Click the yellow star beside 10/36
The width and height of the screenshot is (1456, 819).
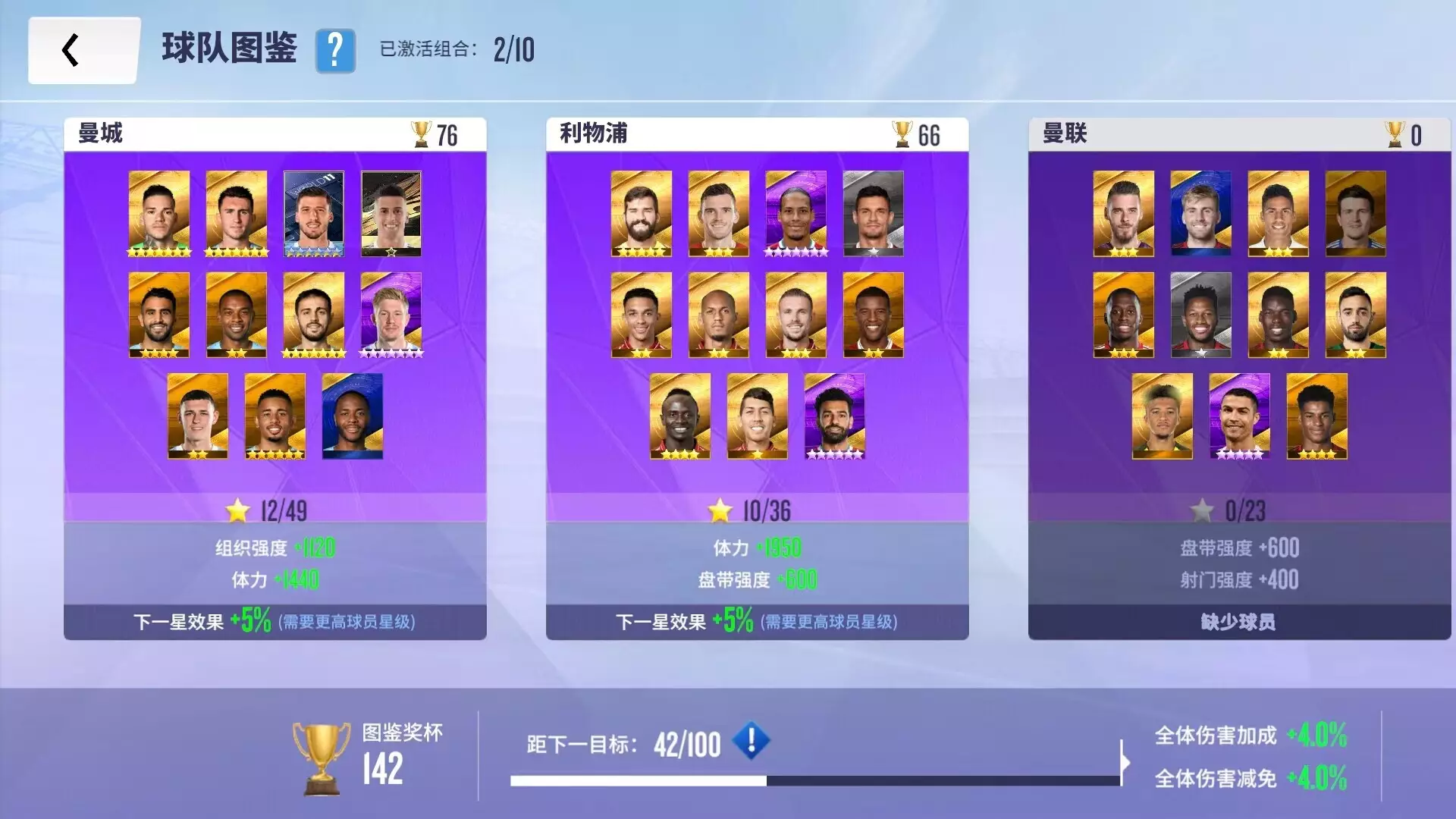720,511
